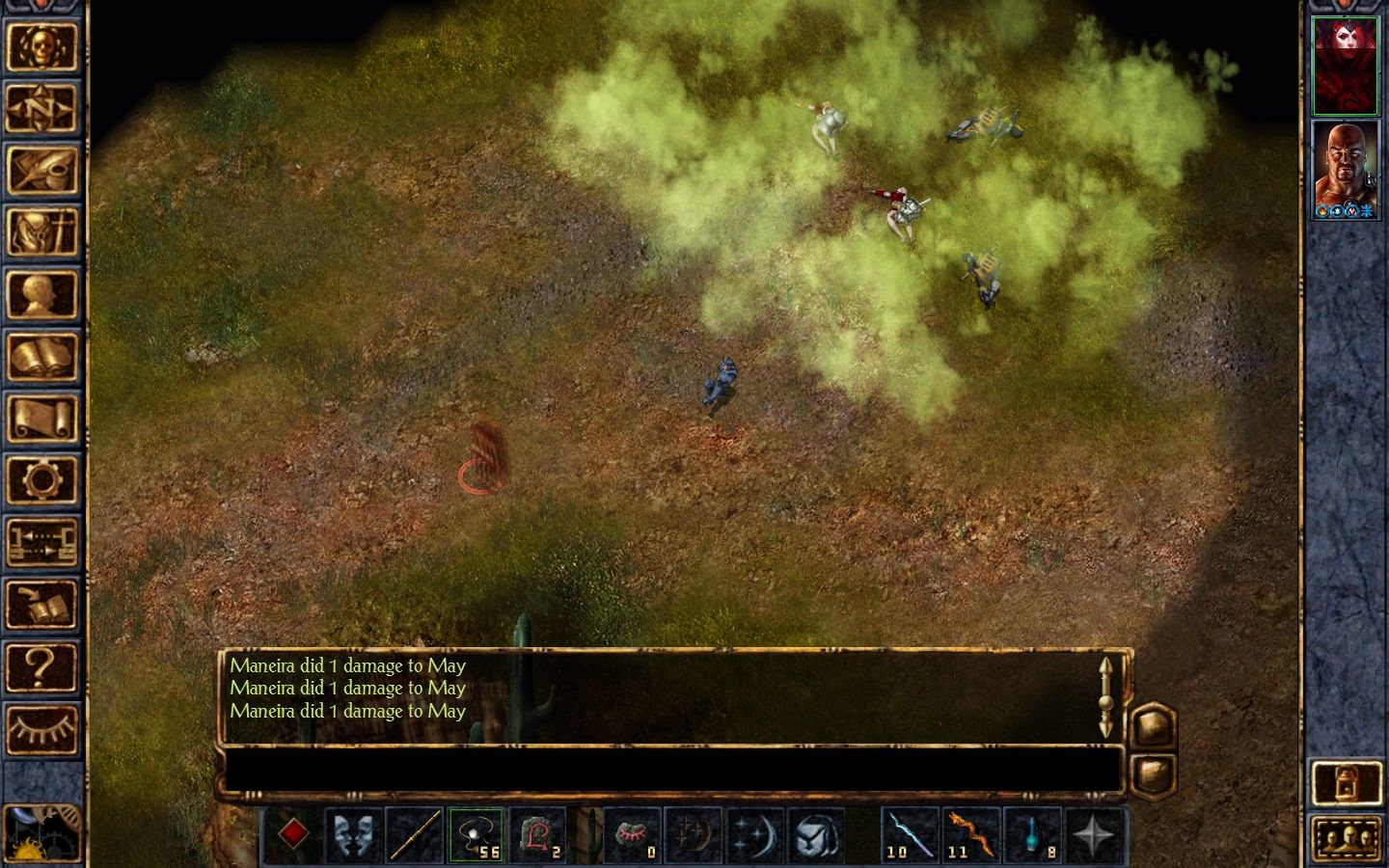Open the area map via compass icon
The image size is (1389, 868).
(x=41, y=109)
